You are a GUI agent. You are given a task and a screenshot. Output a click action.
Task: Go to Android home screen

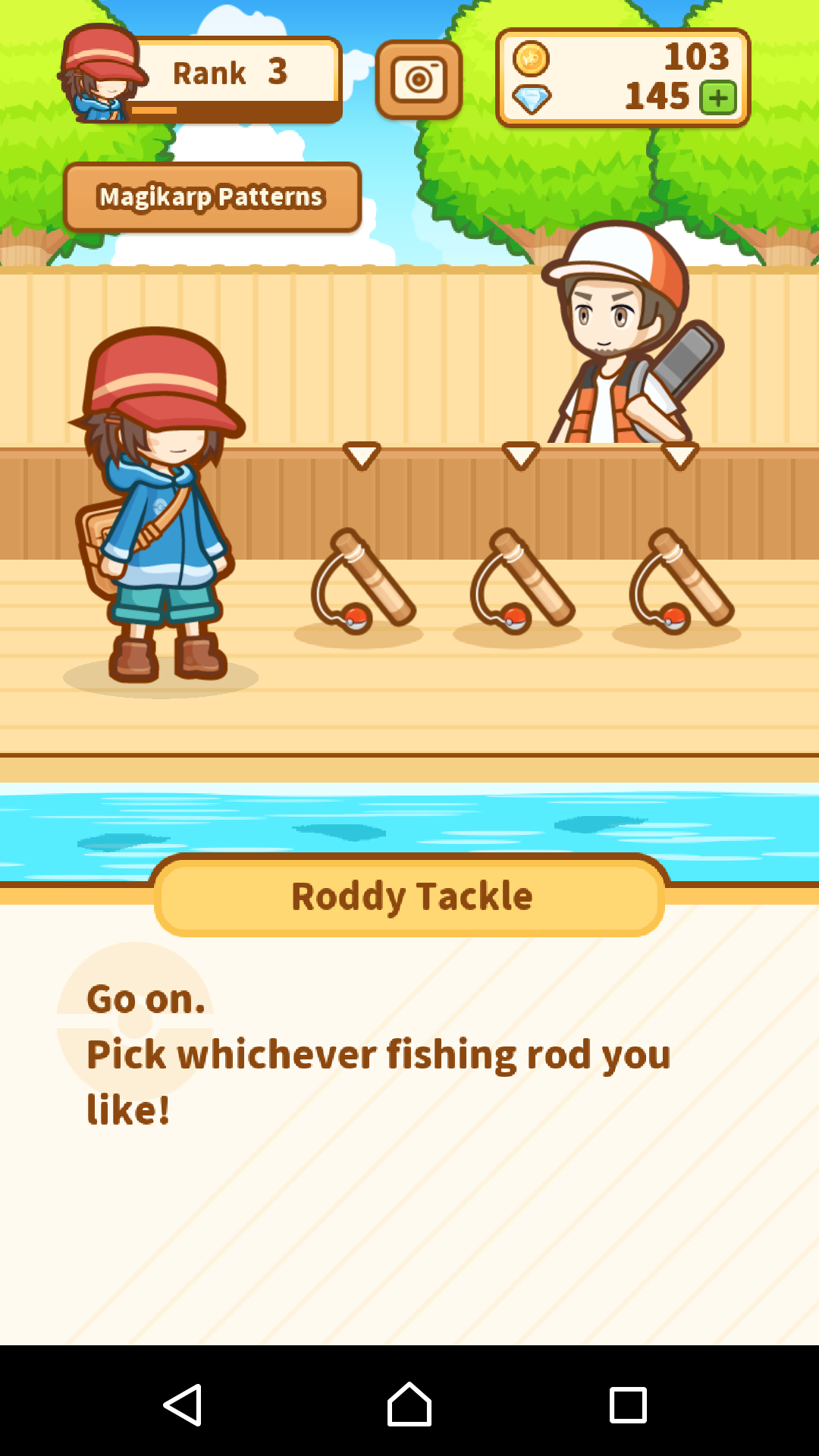tap(409, 1404)
